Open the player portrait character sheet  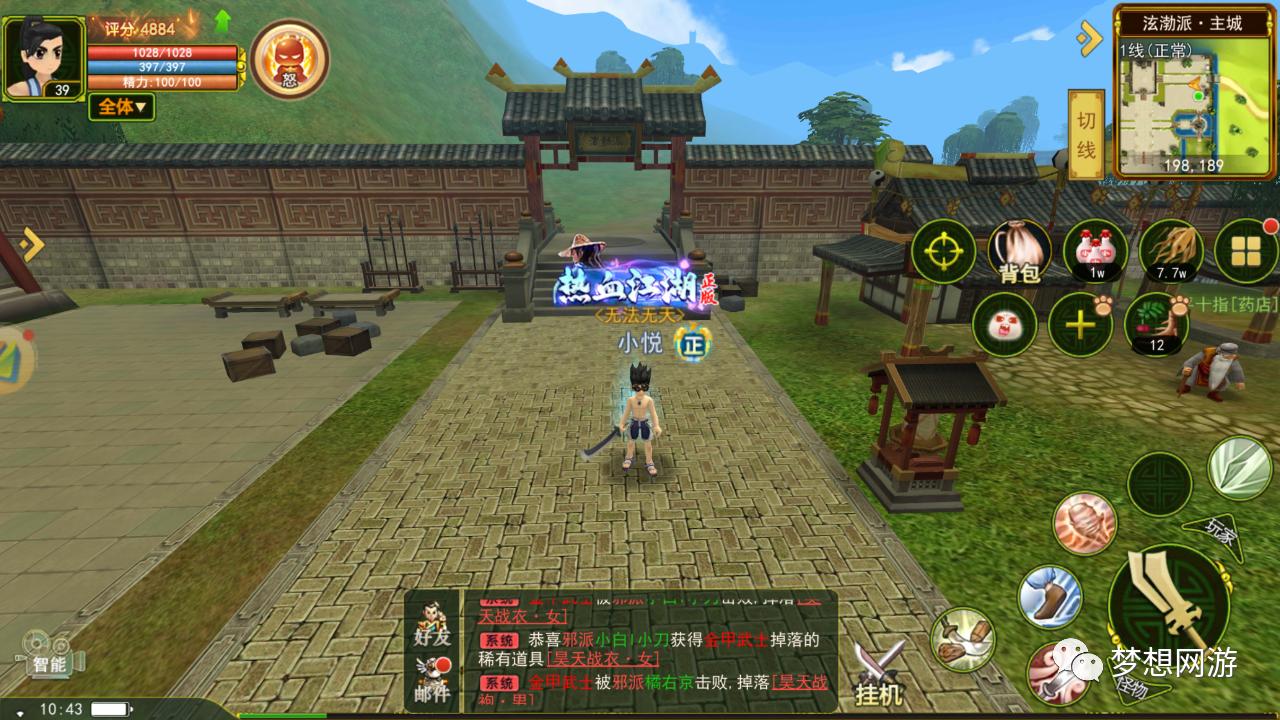tap(43, 57)
